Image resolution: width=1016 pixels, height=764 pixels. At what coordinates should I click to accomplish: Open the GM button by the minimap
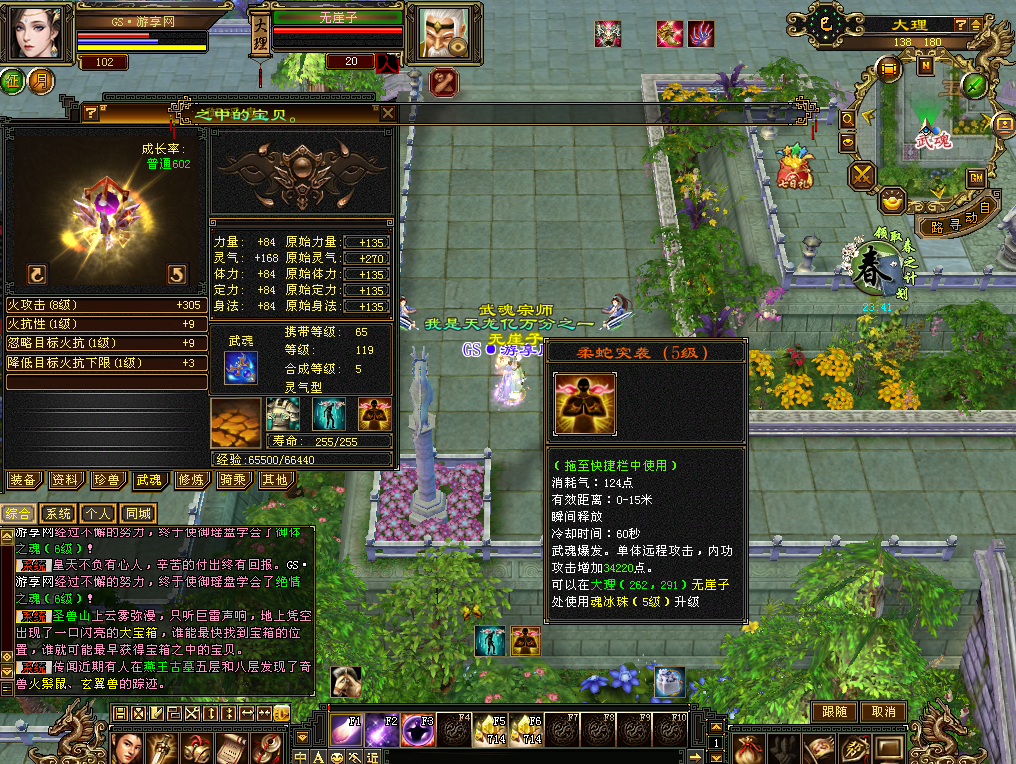(x=975, y=178)
